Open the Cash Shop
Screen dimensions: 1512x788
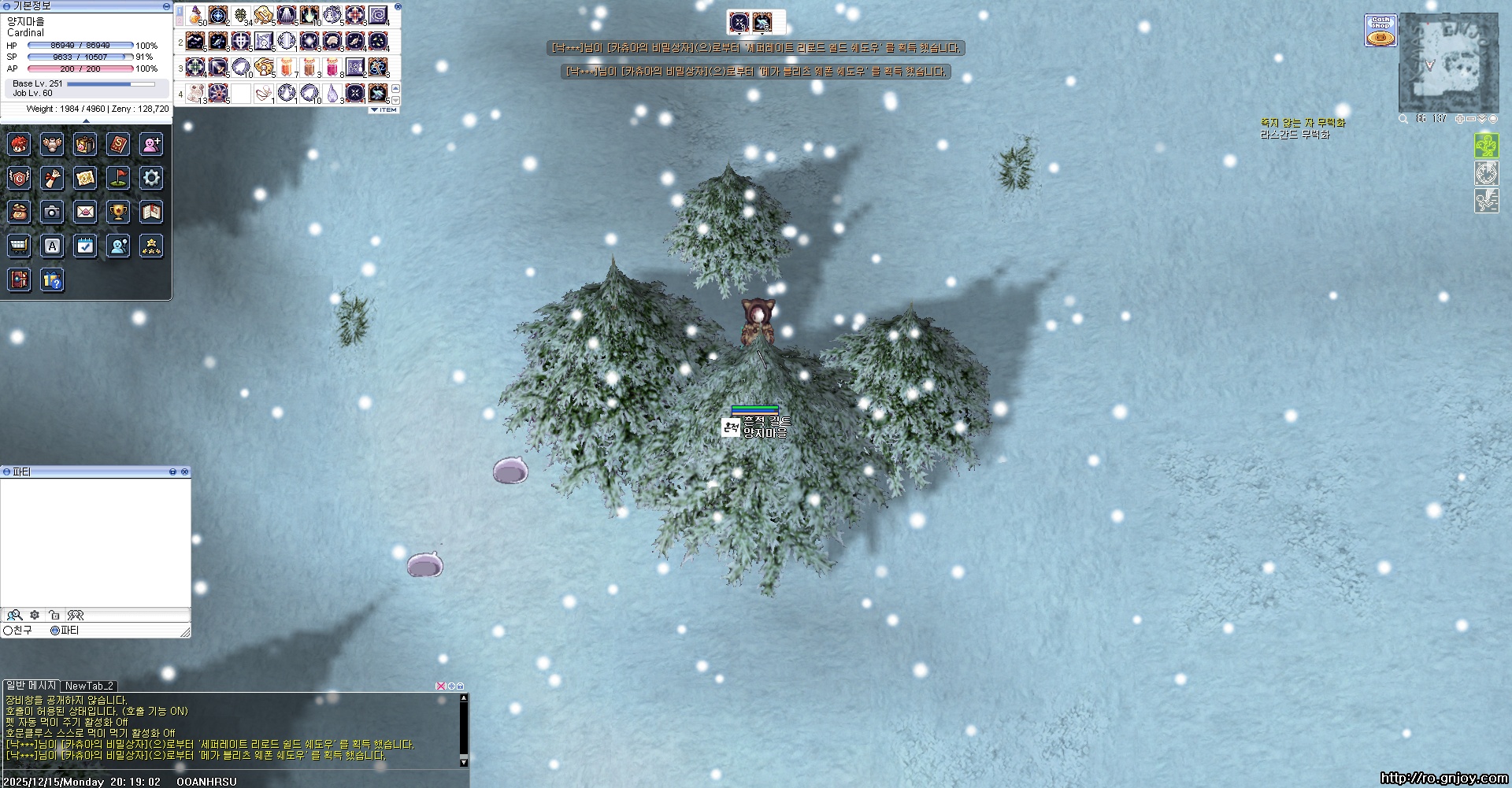pyautogui.click(x=1380, y=31)
